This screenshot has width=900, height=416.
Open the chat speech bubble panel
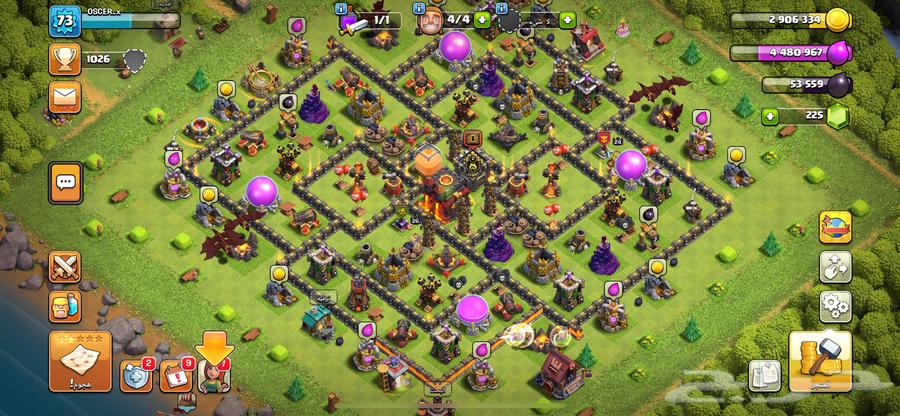pos(65,183)
